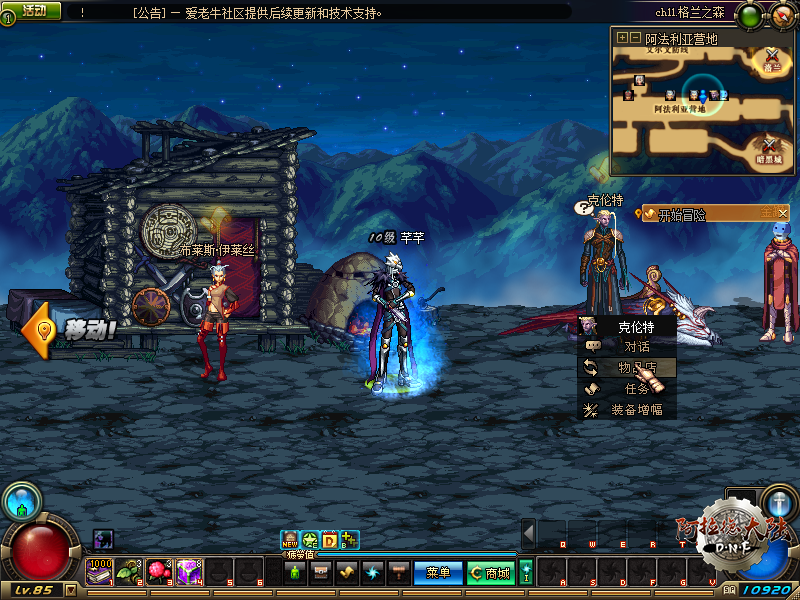The width and height of the screenshot is (800, 600).
Task: Choose 对话 in Kelunte's NPC menu
Action: coord(636,346)
